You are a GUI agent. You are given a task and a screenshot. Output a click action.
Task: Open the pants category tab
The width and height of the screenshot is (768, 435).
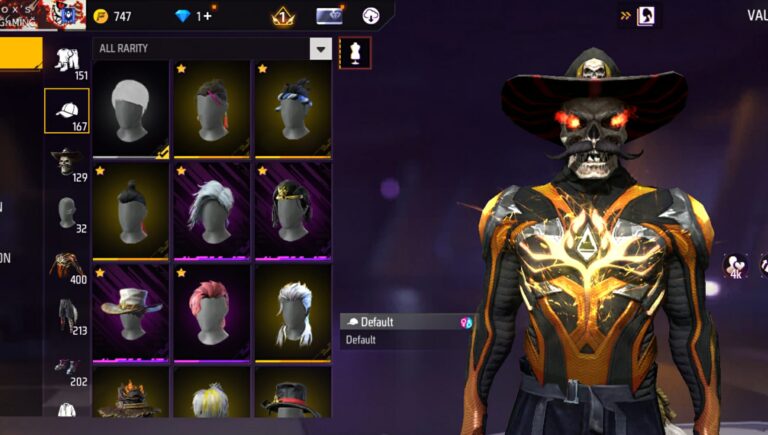67,315
